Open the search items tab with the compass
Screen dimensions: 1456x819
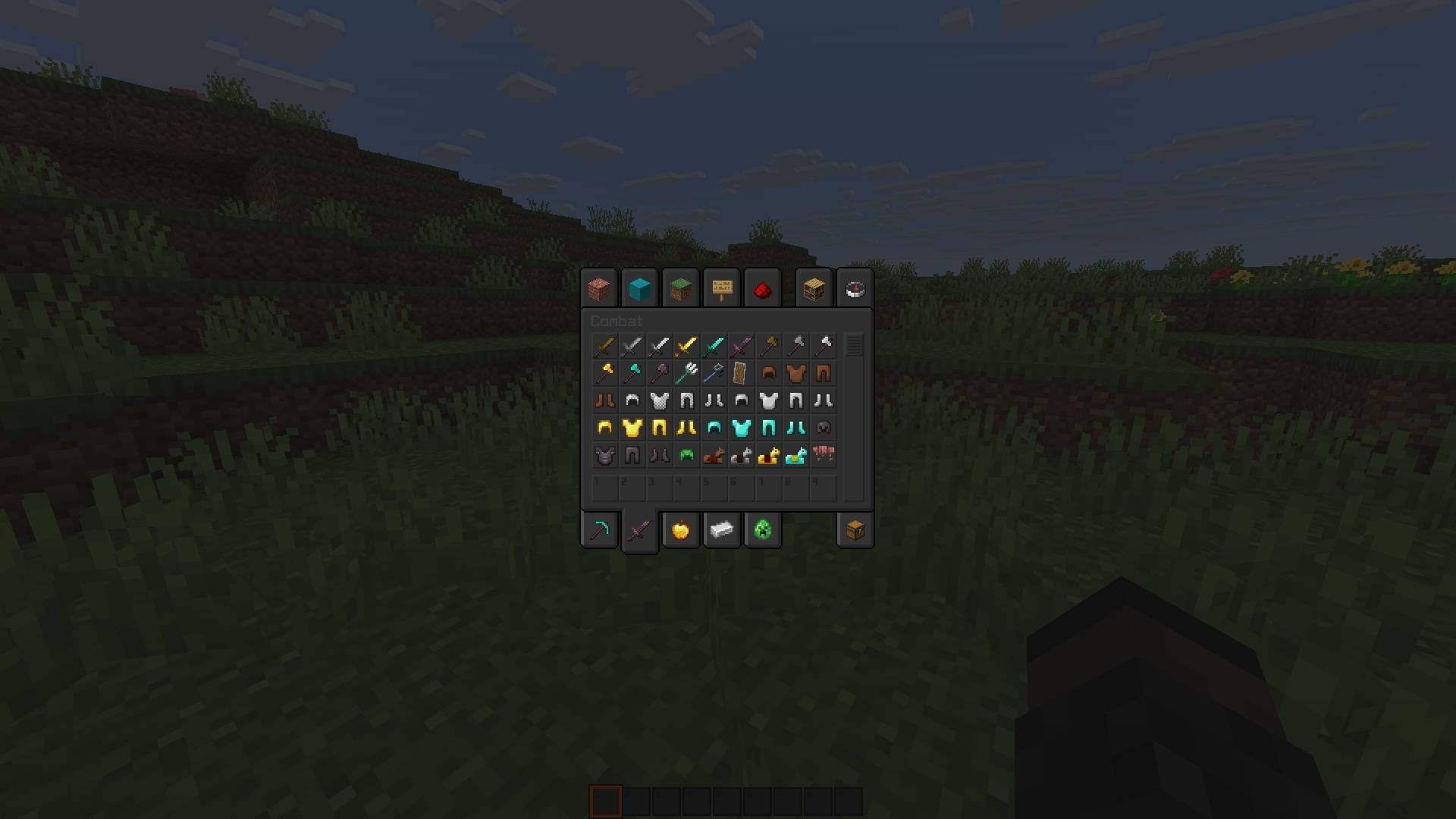click(855, 288)
